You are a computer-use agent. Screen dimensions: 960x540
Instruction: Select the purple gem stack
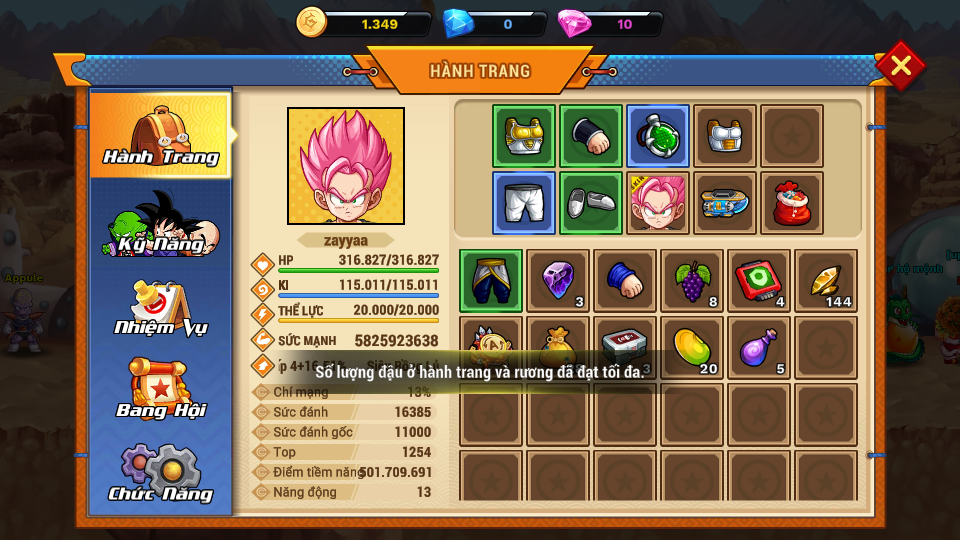pos(558,281)
